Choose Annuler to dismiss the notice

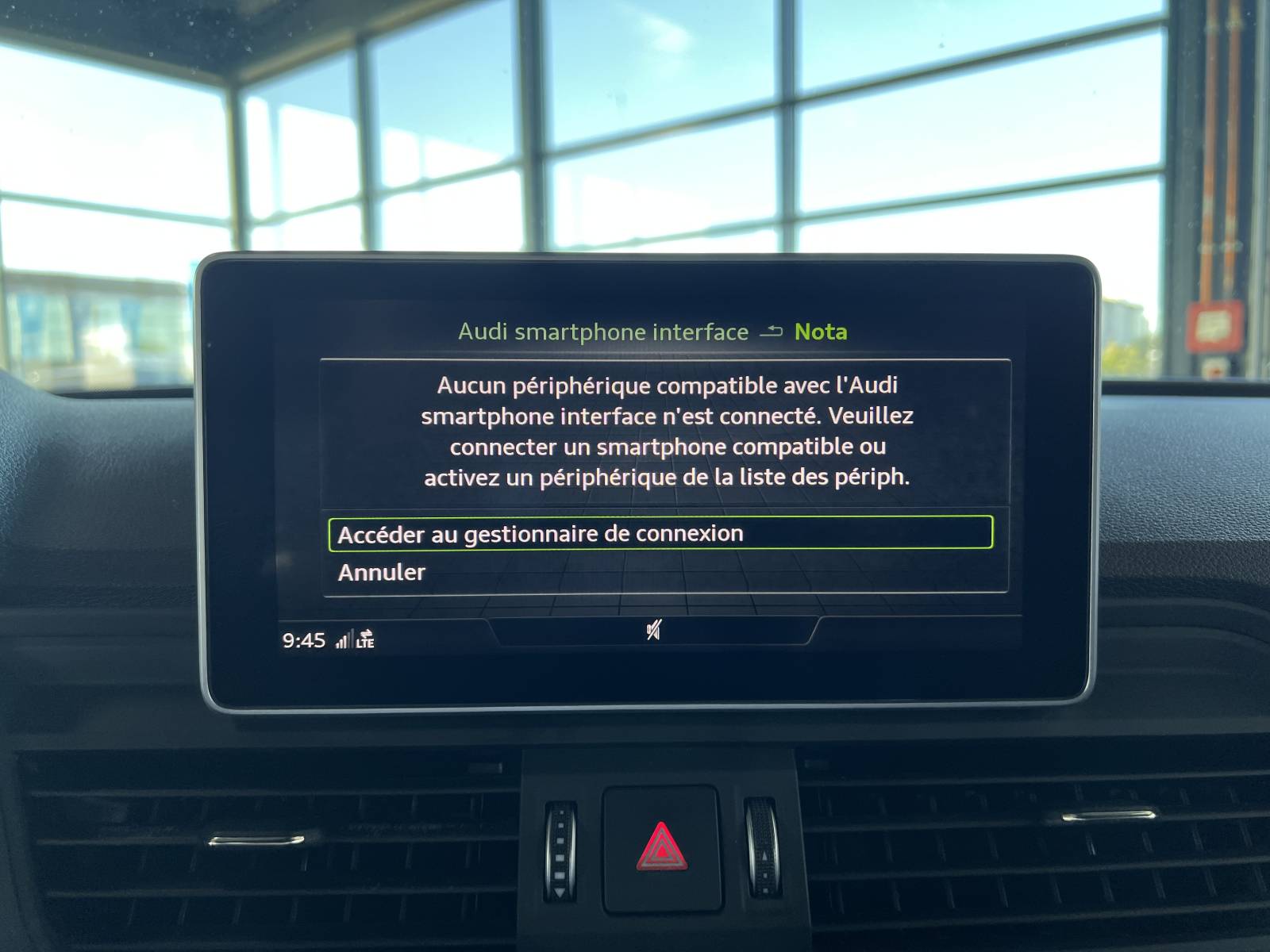(382, 572)
